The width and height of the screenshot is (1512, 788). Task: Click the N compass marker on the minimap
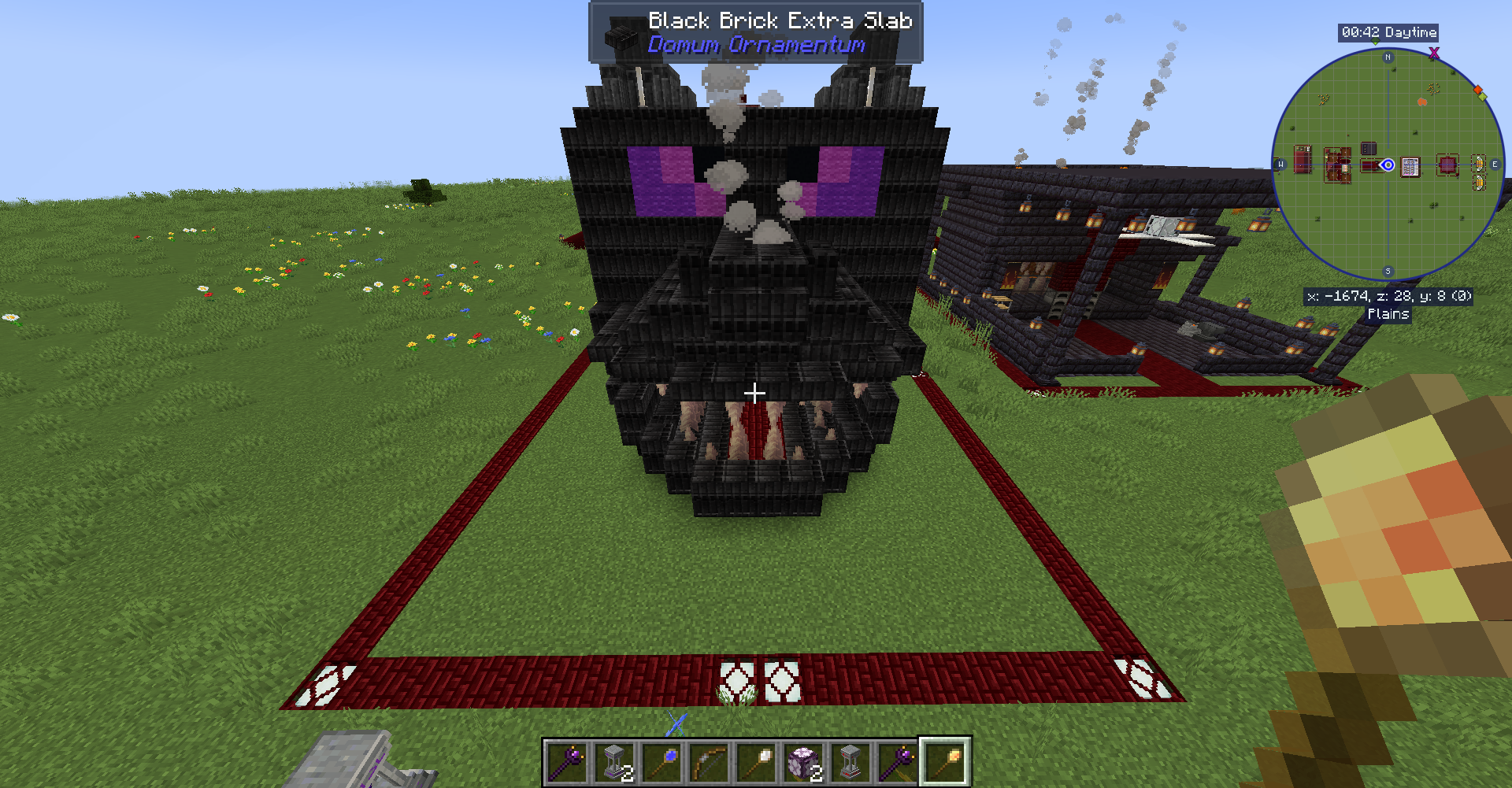1388,57
